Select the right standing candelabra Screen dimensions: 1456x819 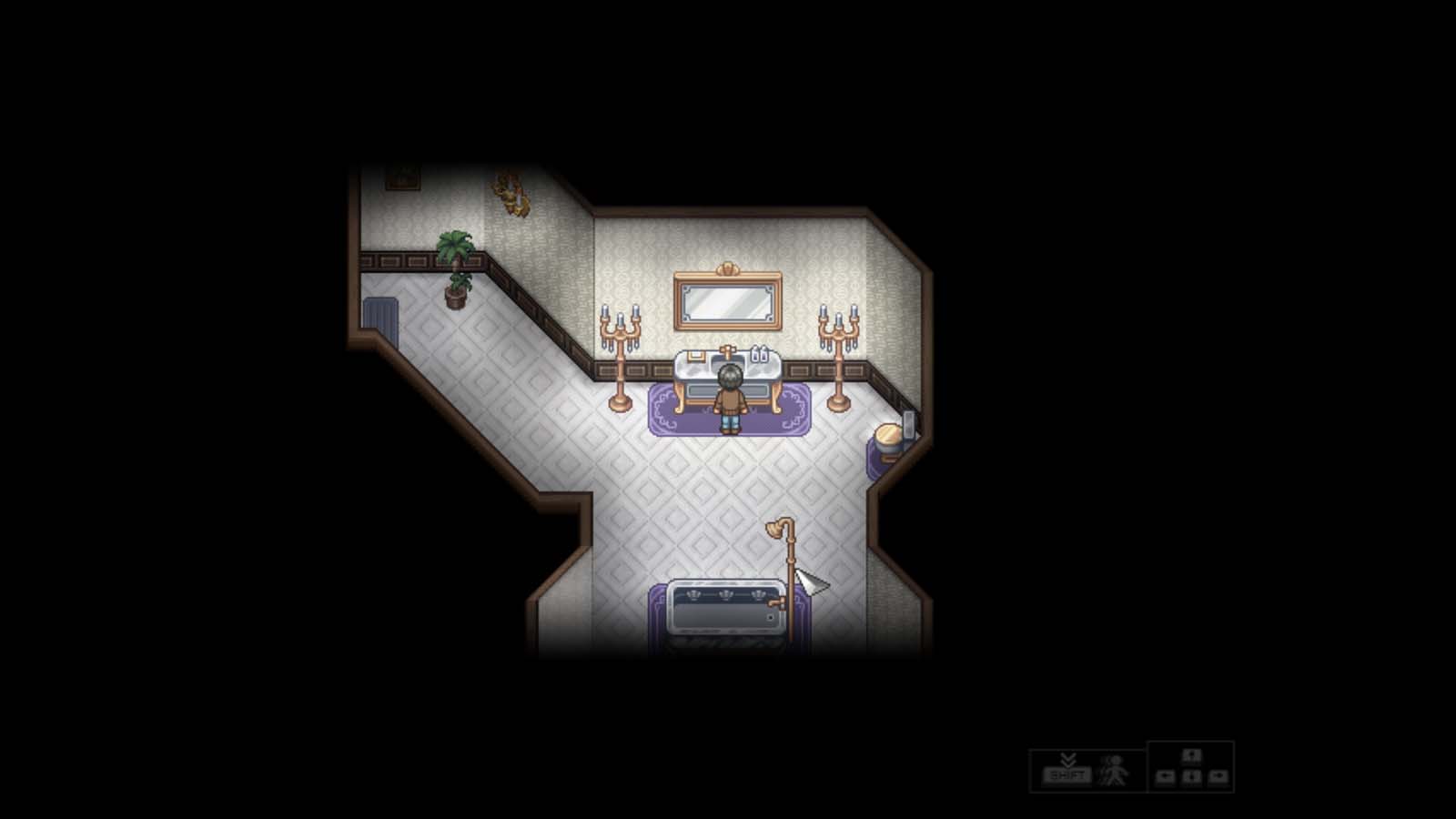point(837,355)
